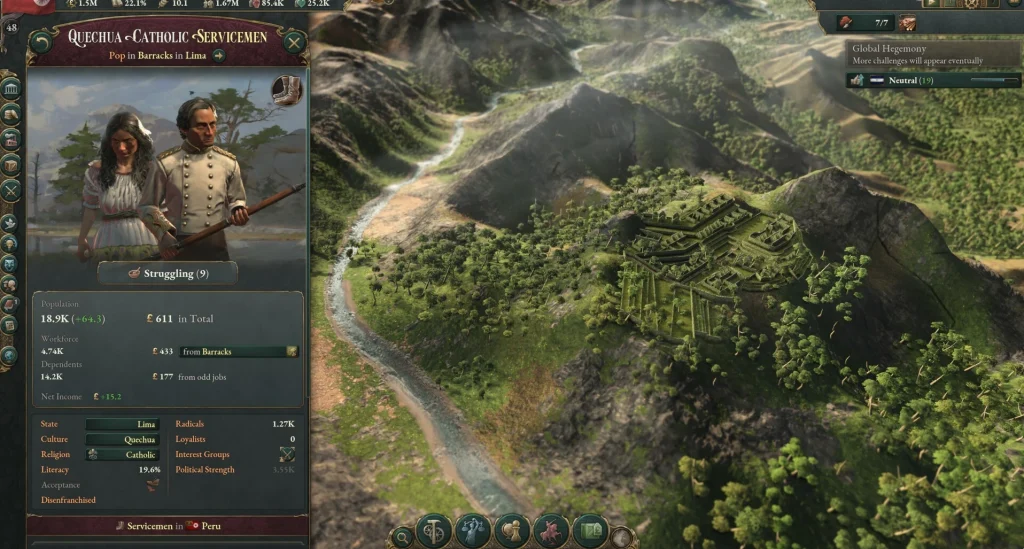
Task: Go to Lima barracks via arrow button
Action: (x=219, y=56)
